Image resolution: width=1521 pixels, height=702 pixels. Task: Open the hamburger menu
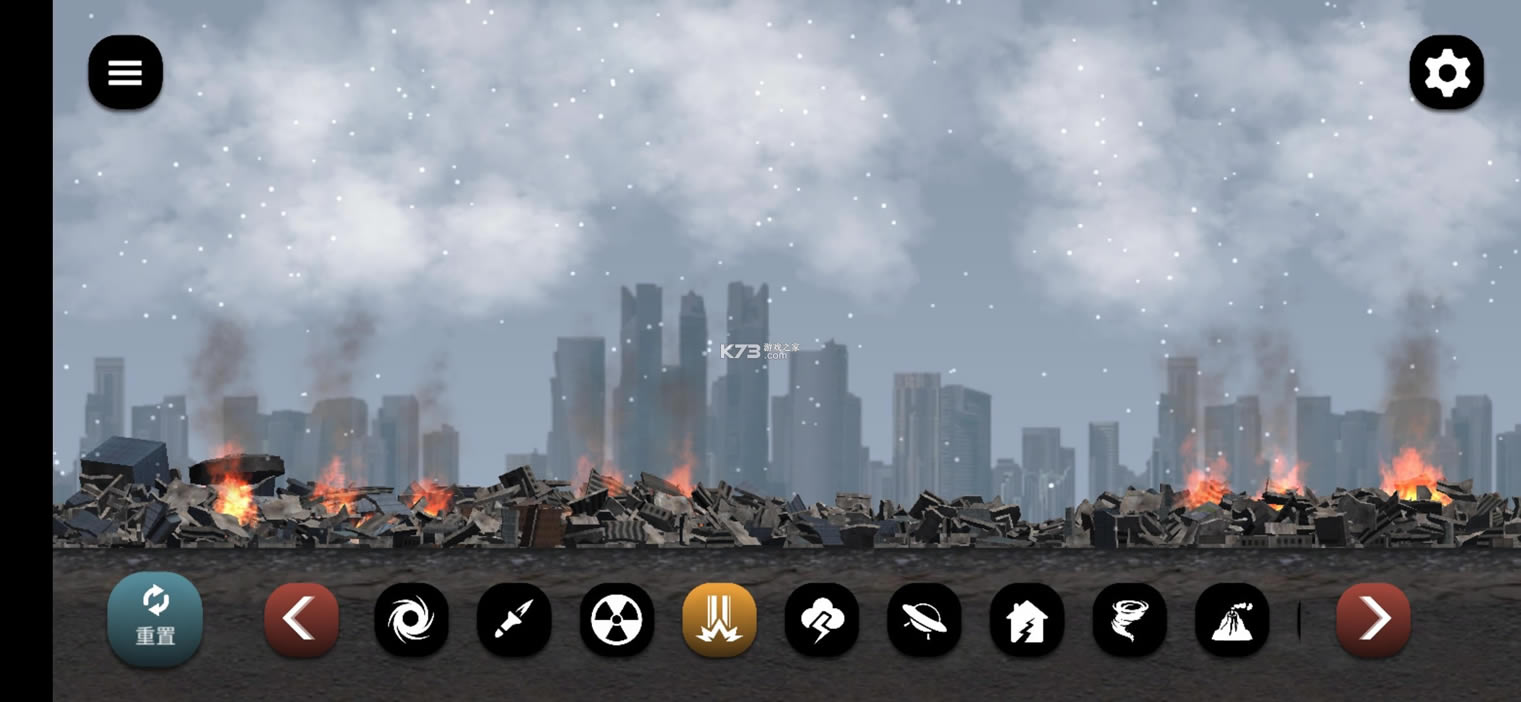pos(125,72)
